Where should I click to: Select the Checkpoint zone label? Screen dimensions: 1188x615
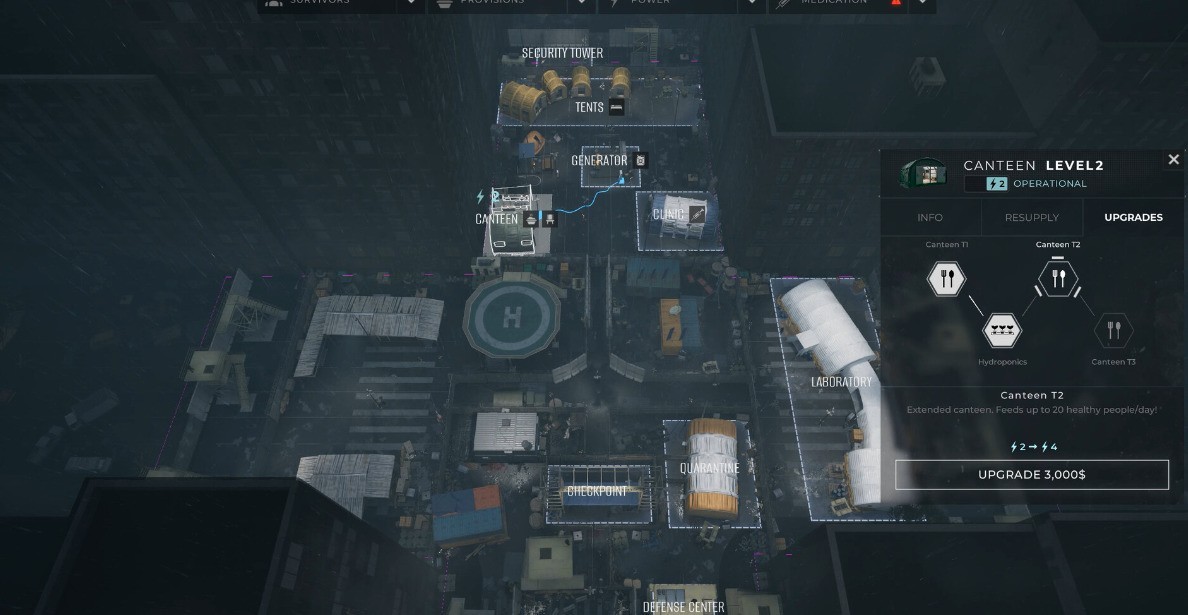(597, 492)
